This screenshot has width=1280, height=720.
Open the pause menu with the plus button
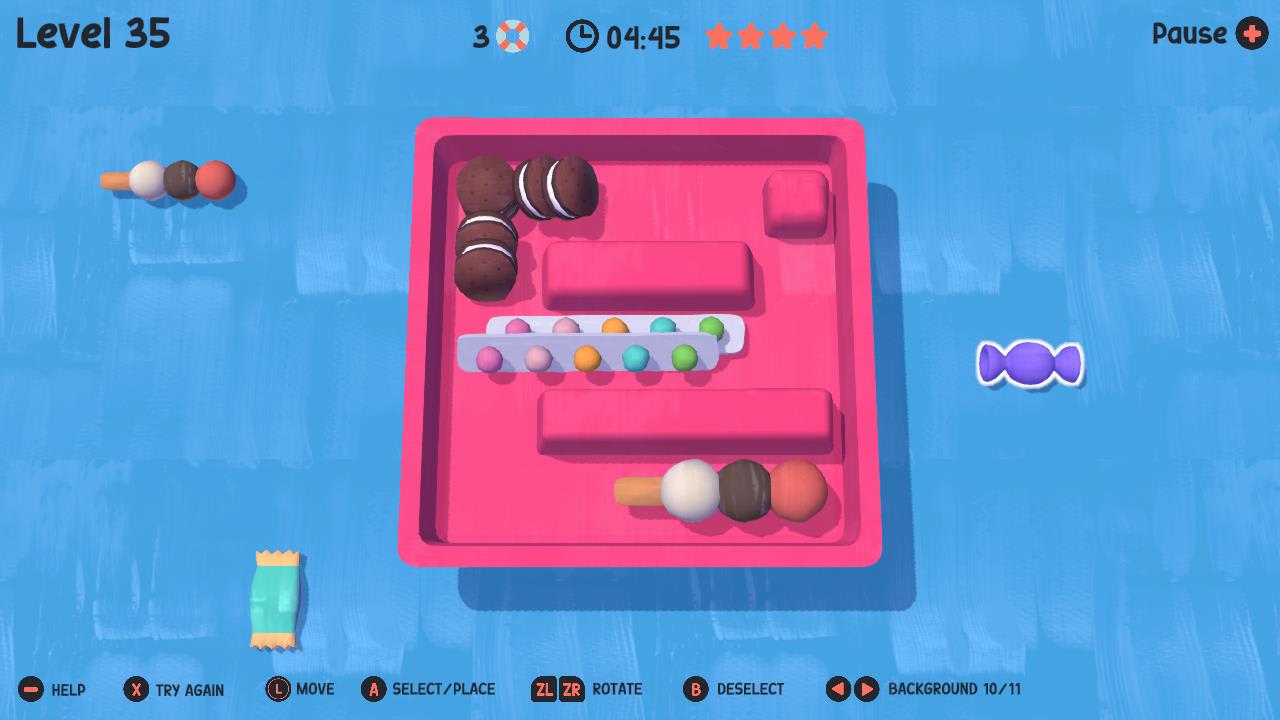point(1251,34)
